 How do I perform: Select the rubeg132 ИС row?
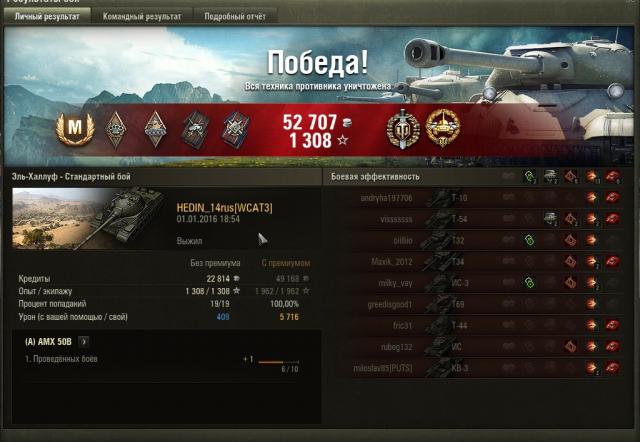tap(480, 346)
